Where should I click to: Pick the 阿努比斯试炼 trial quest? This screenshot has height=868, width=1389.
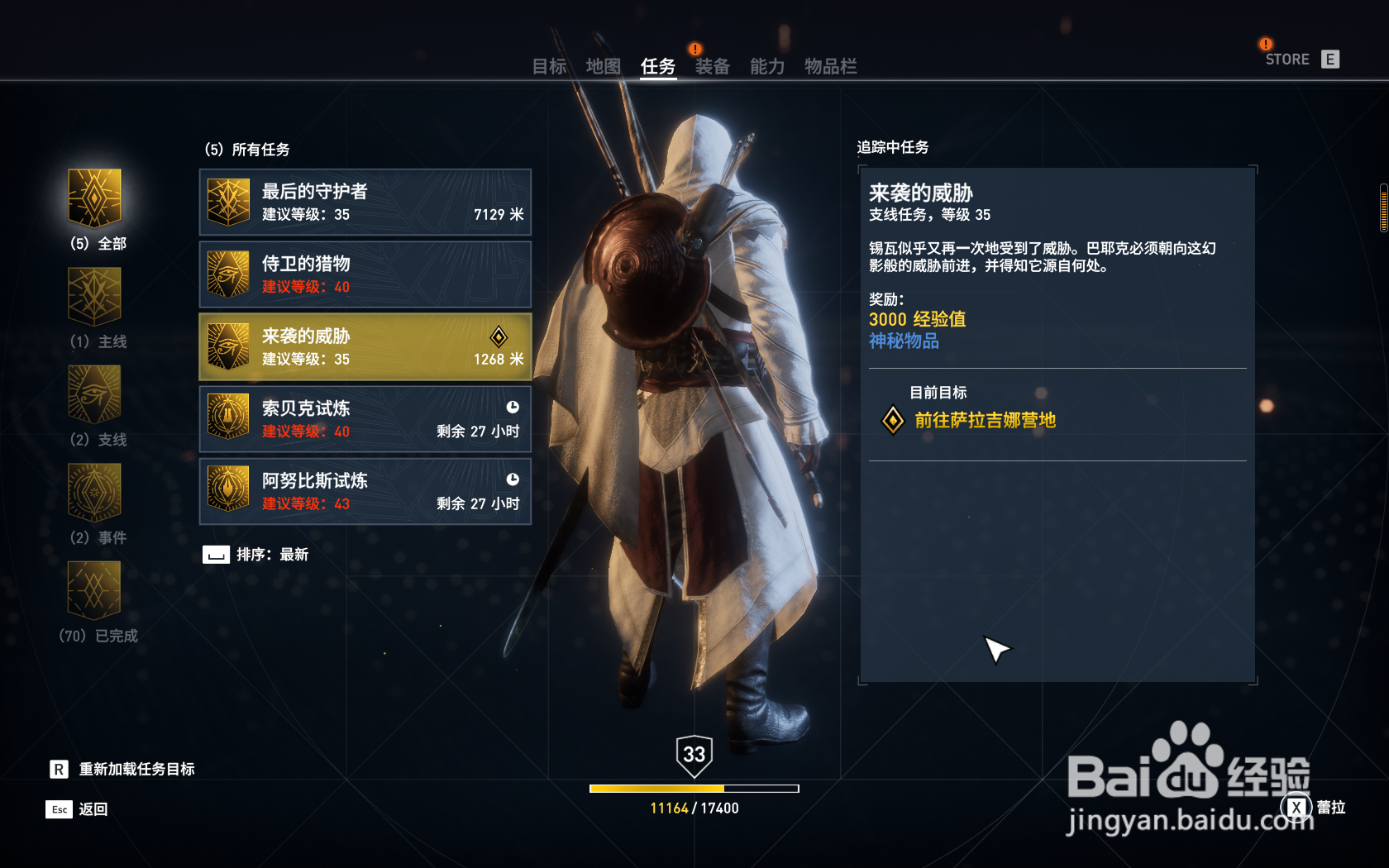tap(365, 492)
